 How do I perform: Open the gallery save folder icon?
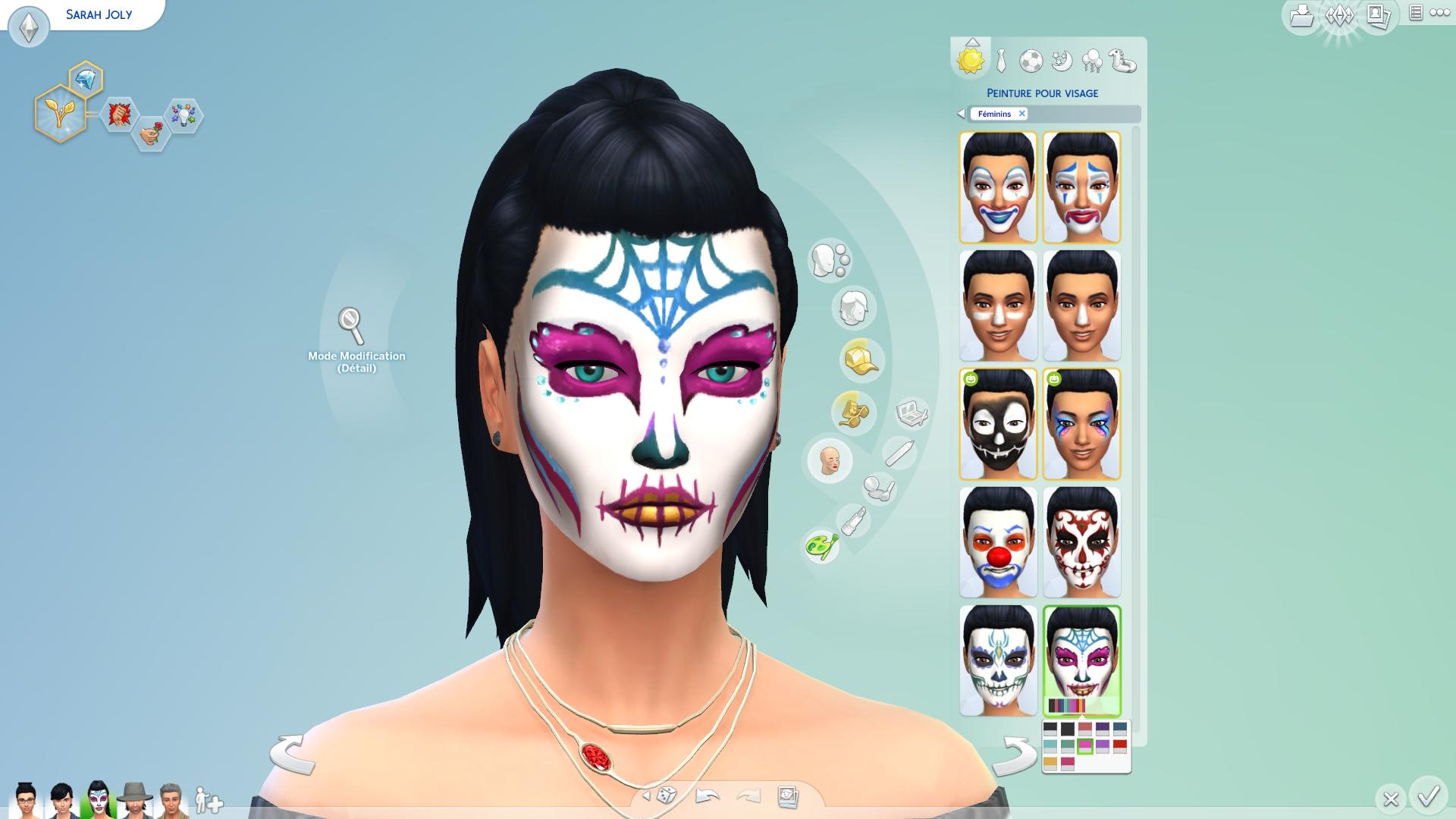pos(1301,15)
